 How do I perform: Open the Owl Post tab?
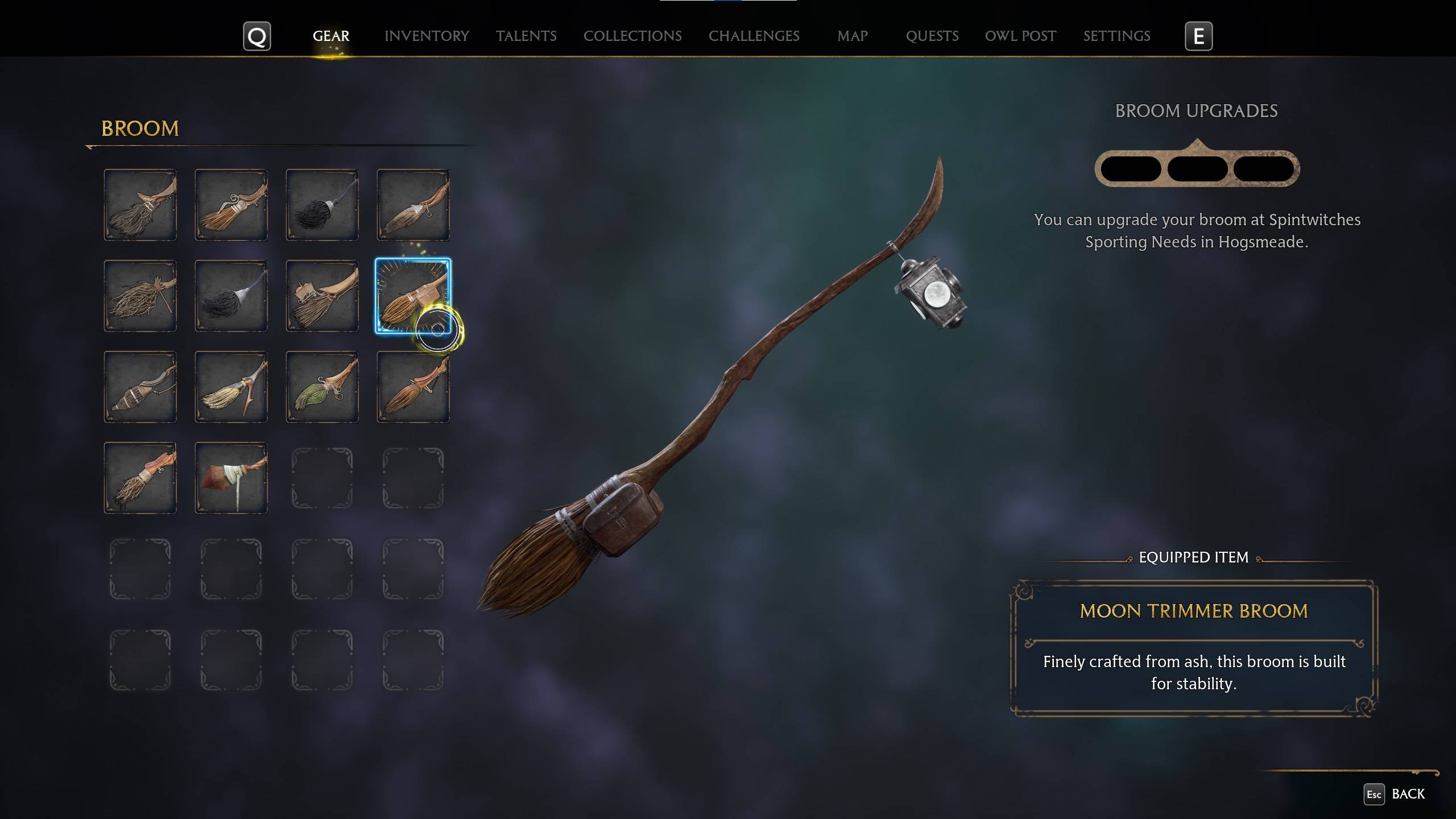click(1020, 36)
